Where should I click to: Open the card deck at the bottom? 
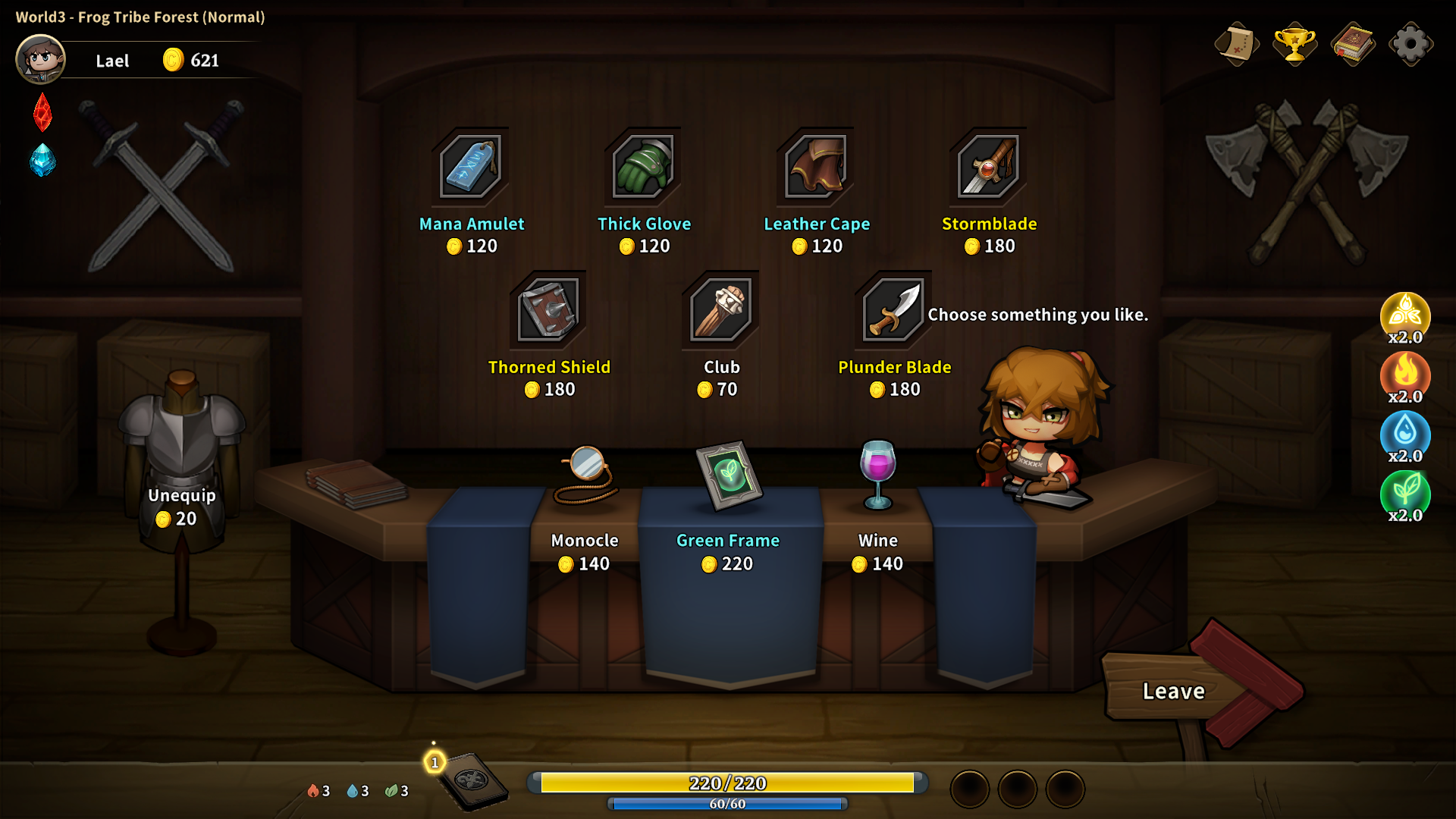[470, 781]
